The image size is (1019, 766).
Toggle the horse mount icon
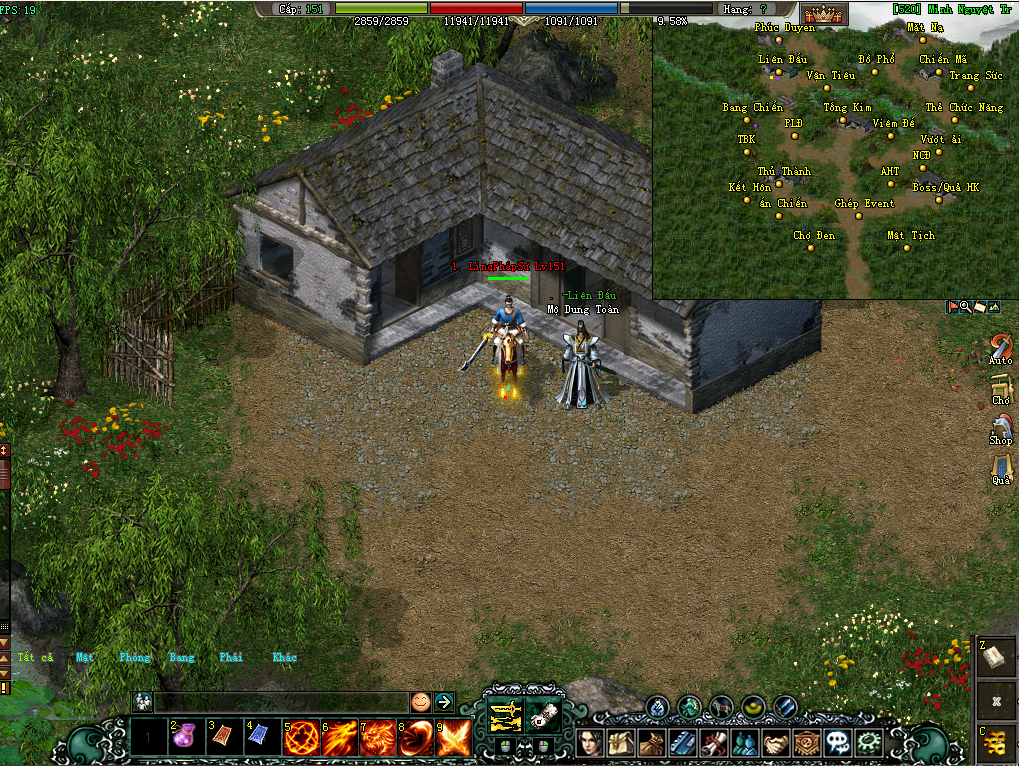click(720, 707)
